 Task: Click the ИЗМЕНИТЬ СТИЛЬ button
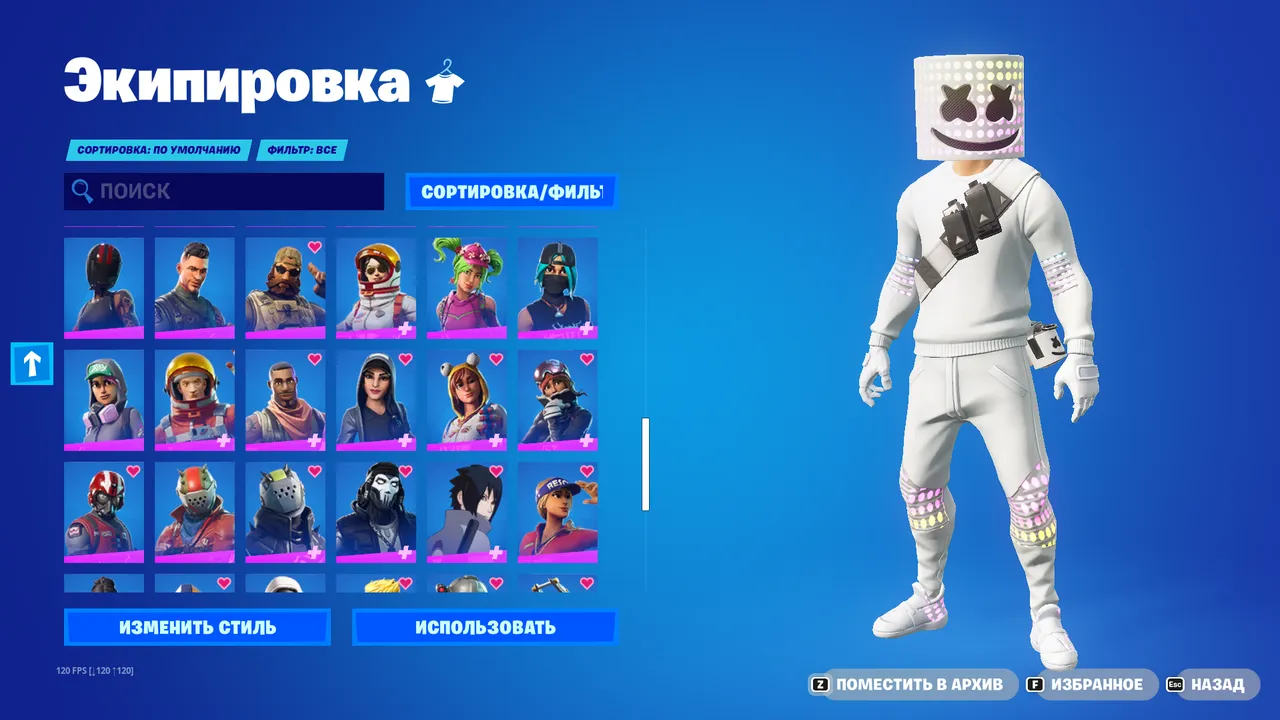coord(196,627)
